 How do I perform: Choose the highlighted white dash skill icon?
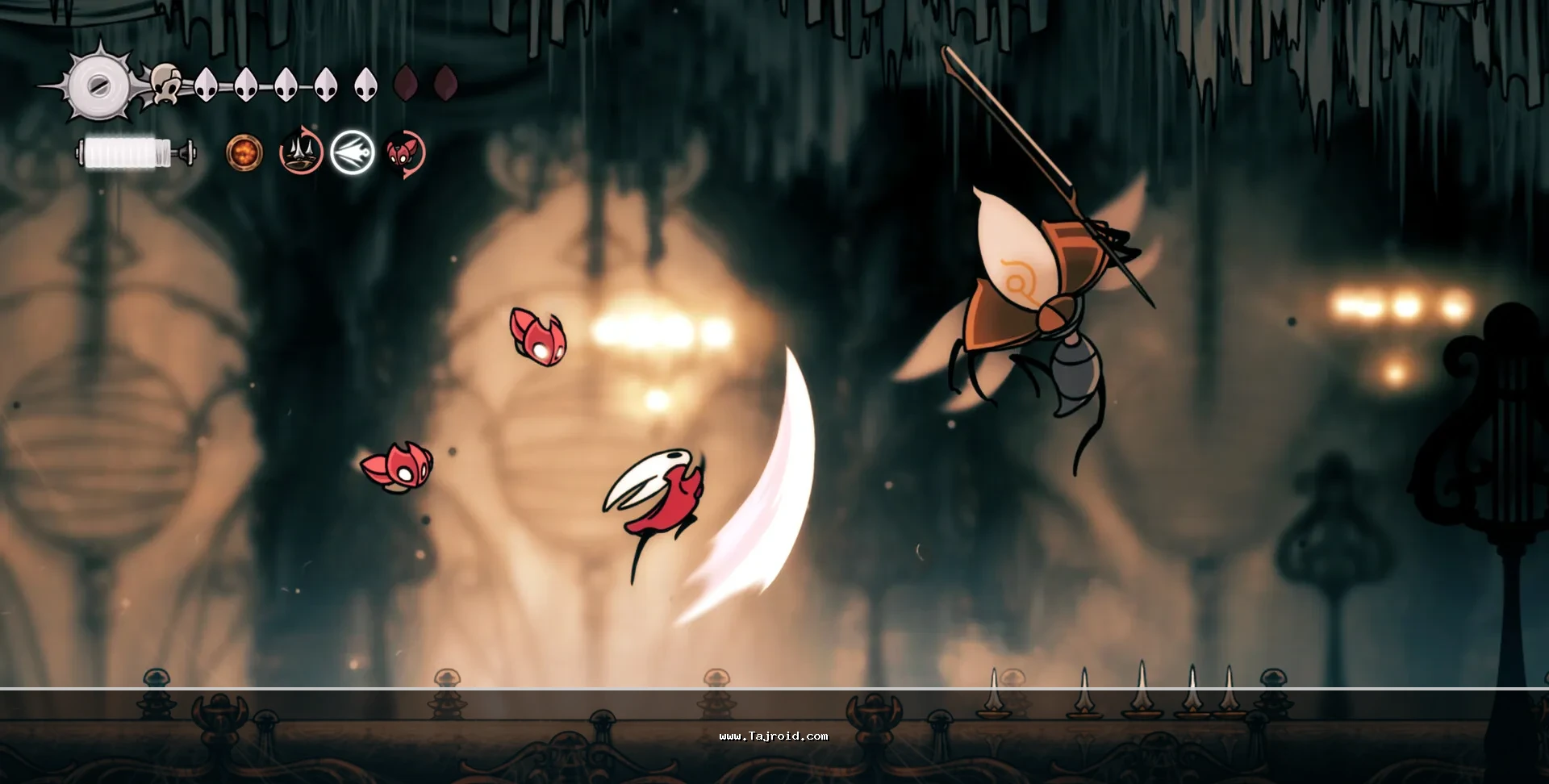point(353,152)
